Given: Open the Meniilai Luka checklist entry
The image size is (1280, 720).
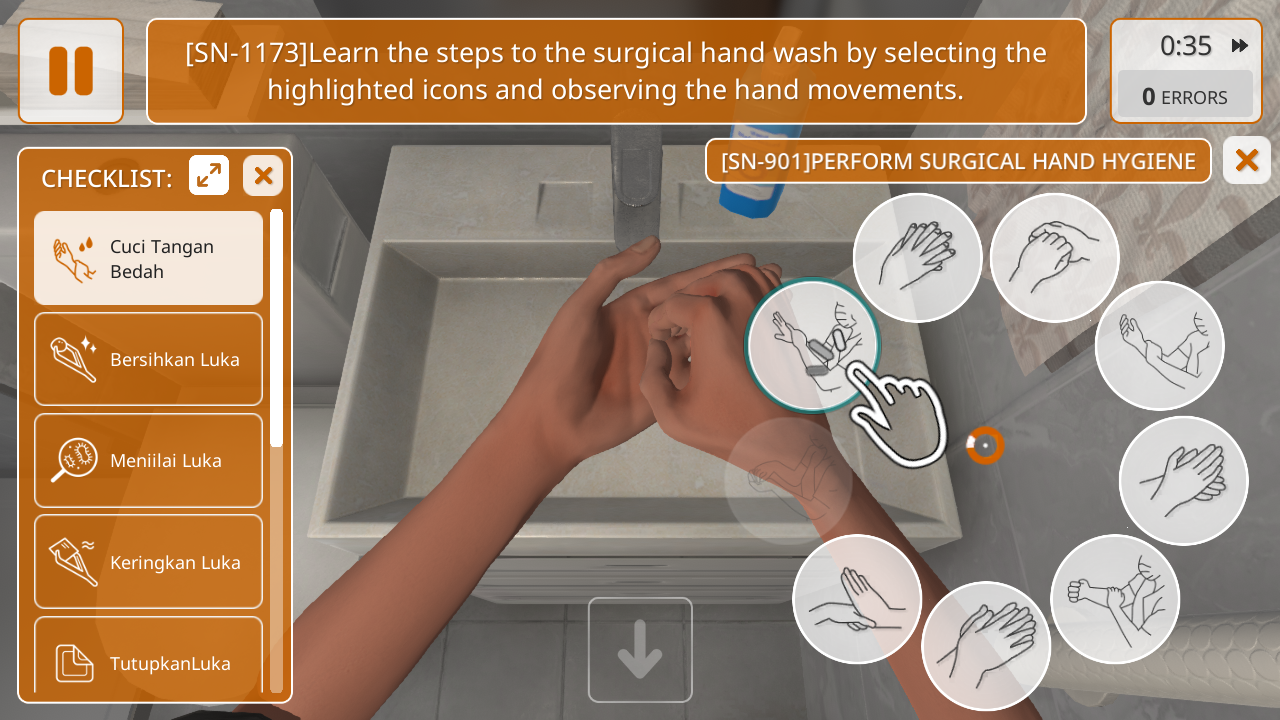Looking at the screenshot, I should tap(149, 460).
